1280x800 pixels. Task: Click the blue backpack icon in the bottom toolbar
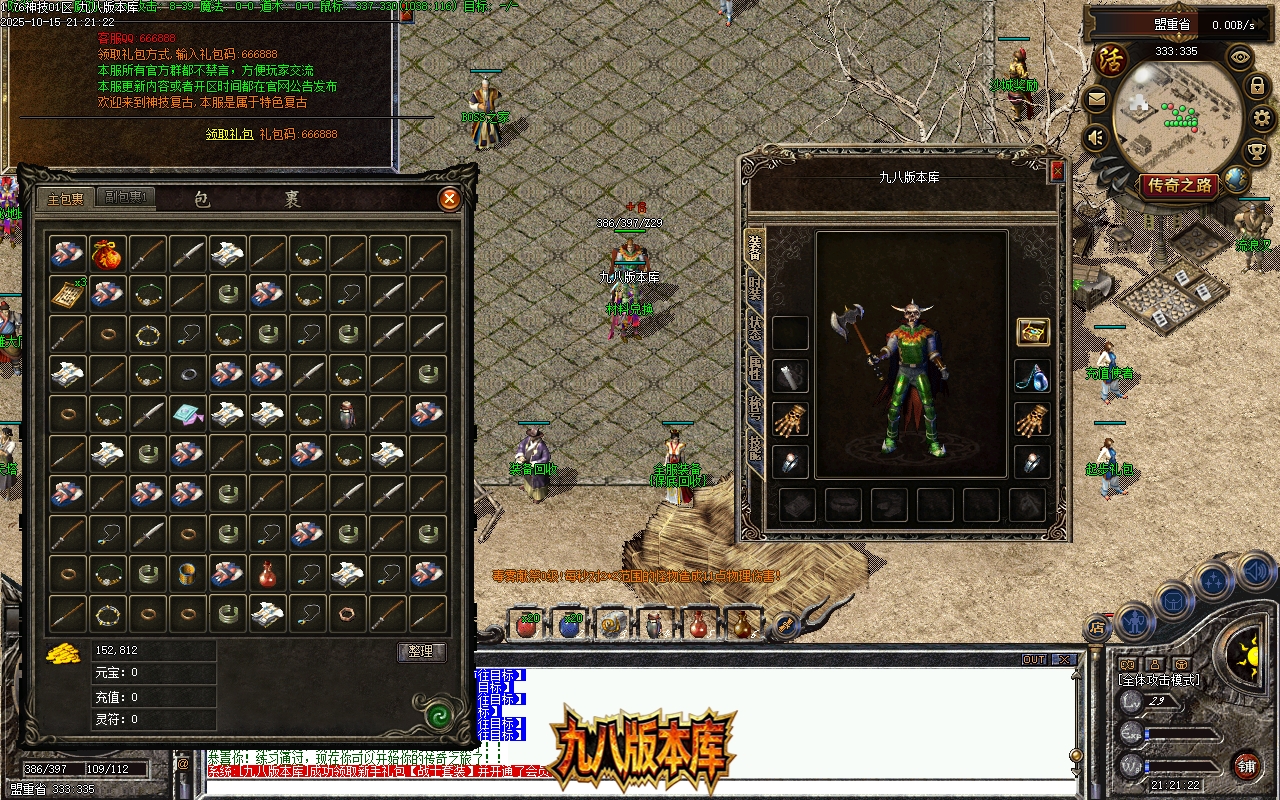[1173, 601]
